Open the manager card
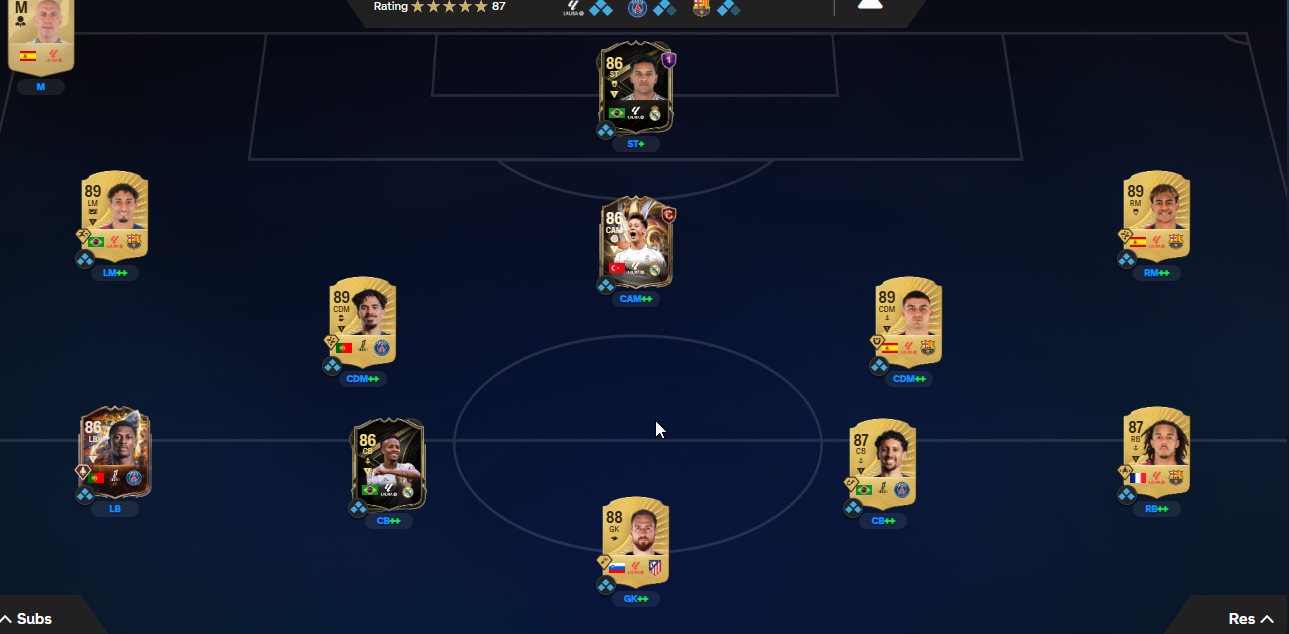Screen dimensions: 1289x634 point(41,35)
